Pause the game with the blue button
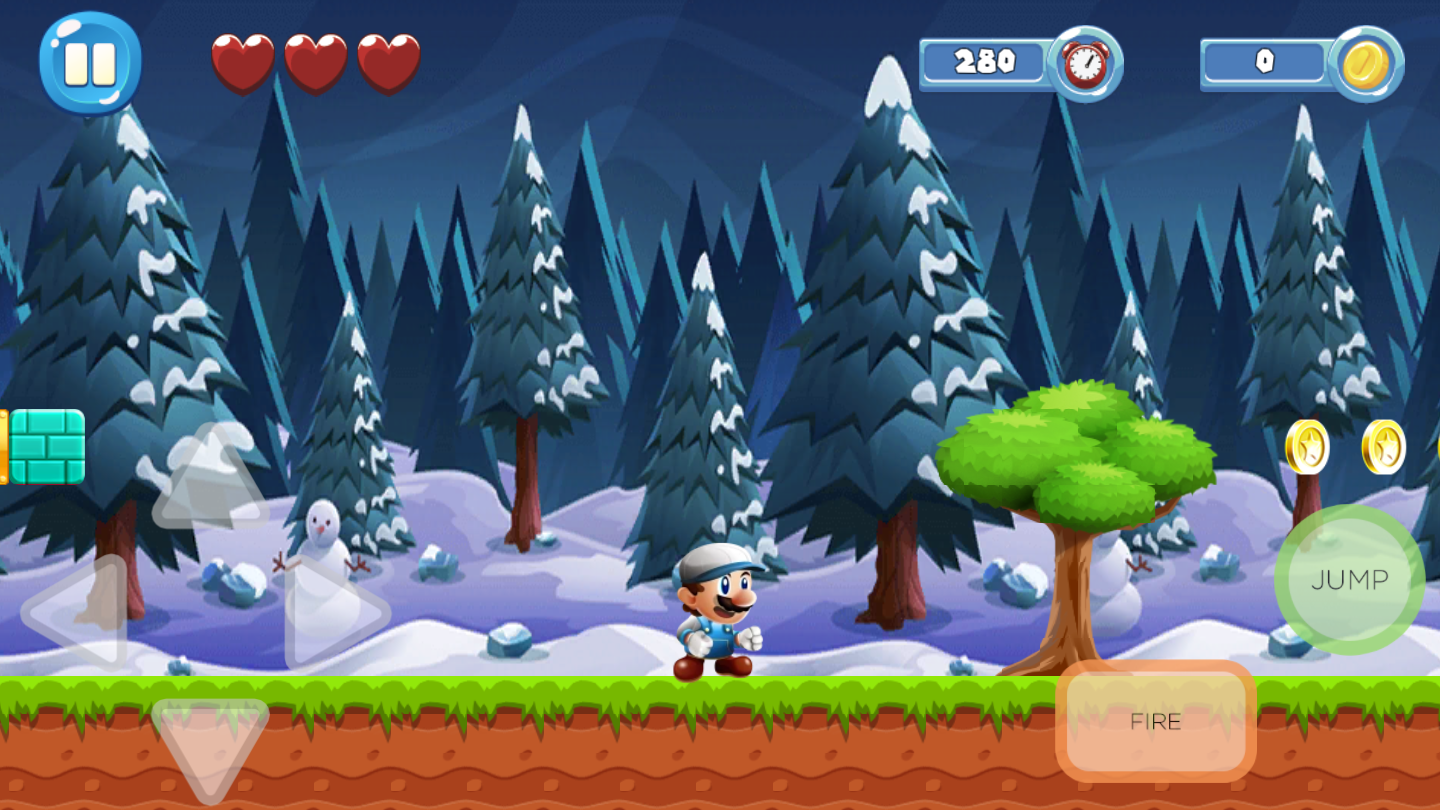This screenshot has width=1440, height=810. click(90, 62)
